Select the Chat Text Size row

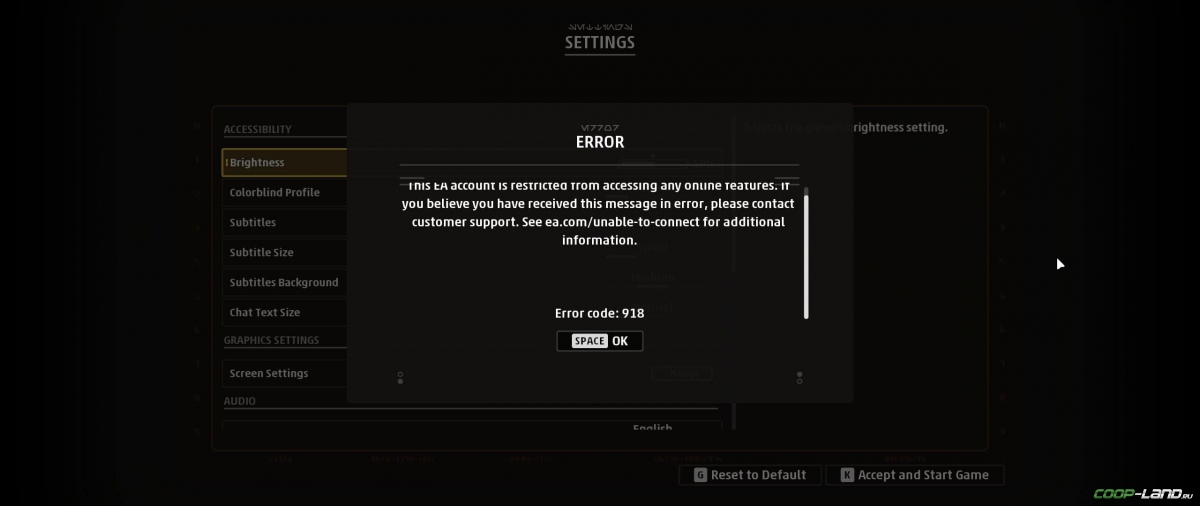pyautogui.click(x=284, y=313)
